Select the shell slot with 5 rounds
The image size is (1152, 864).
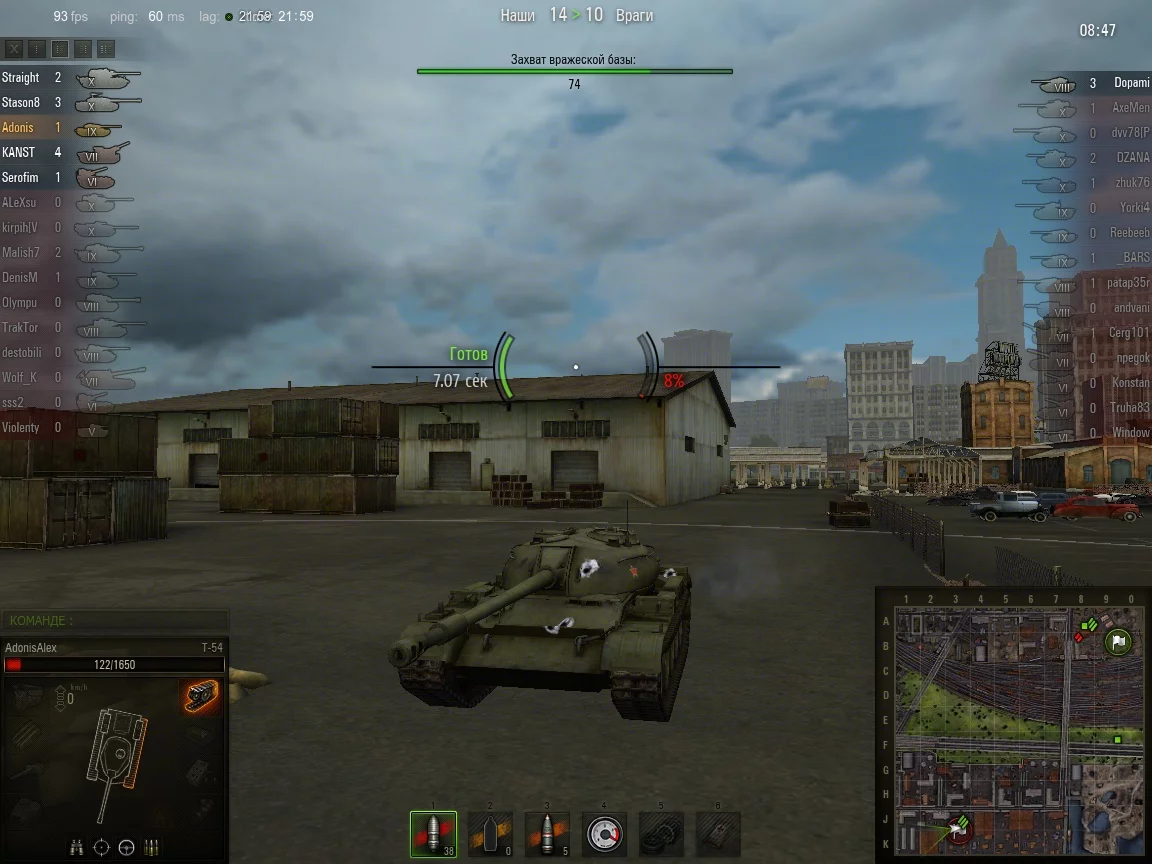click(547, 834)
